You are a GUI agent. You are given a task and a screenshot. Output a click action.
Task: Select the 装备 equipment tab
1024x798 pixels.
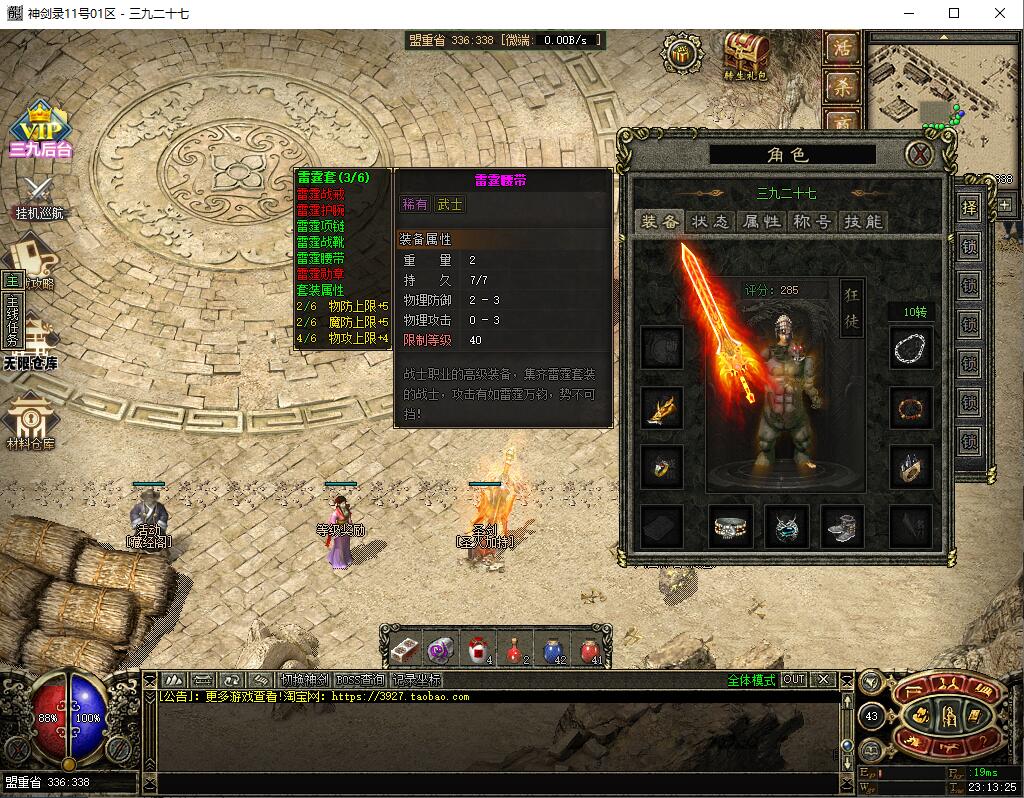(x=660, y=222)
